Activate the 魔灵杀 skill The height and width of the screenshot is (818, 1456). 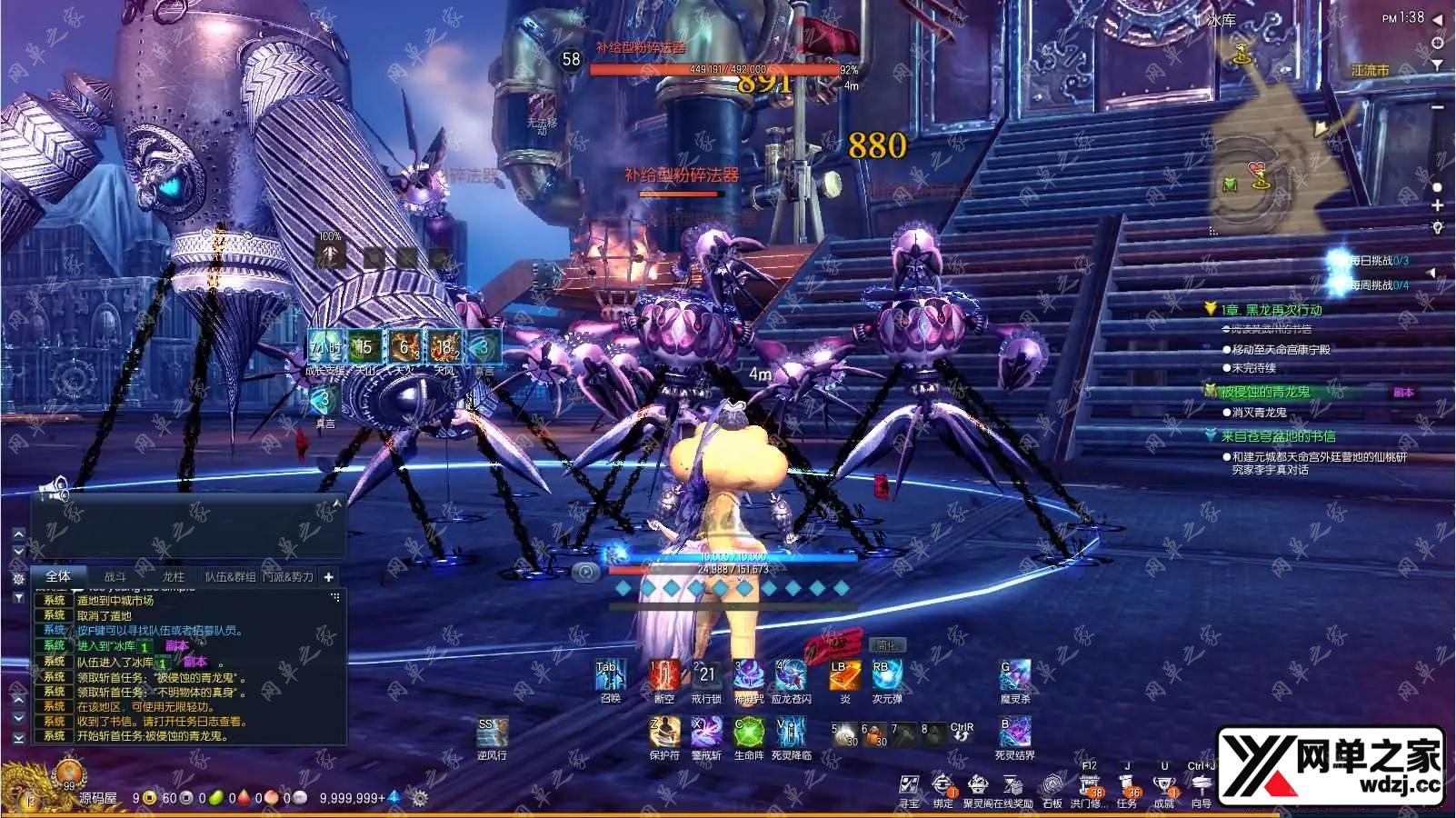[1014, 677]
